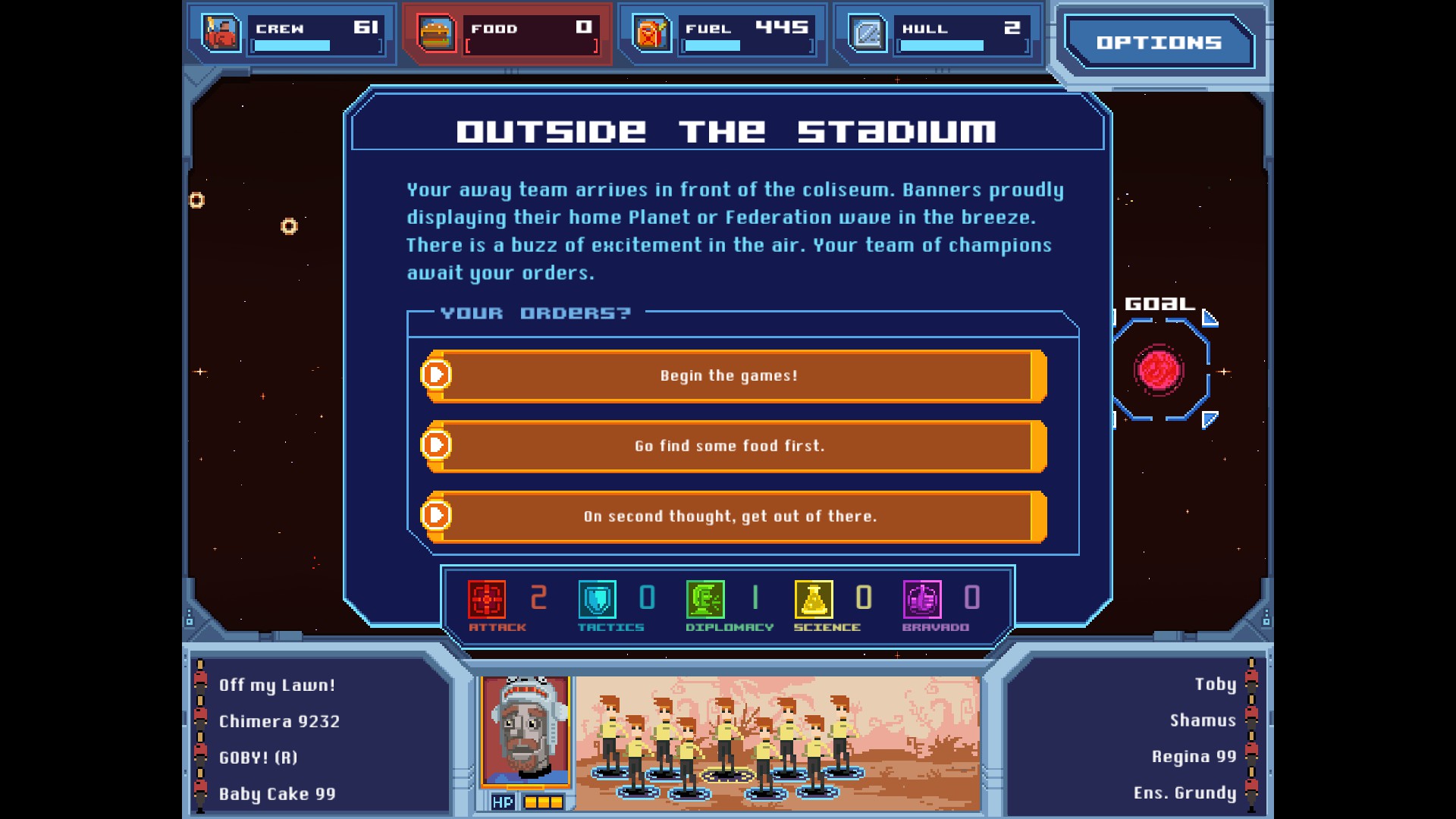
Task: Click the Food burger icon showing zero supplies
Action: pyautogui.click(x=435, y=33)
